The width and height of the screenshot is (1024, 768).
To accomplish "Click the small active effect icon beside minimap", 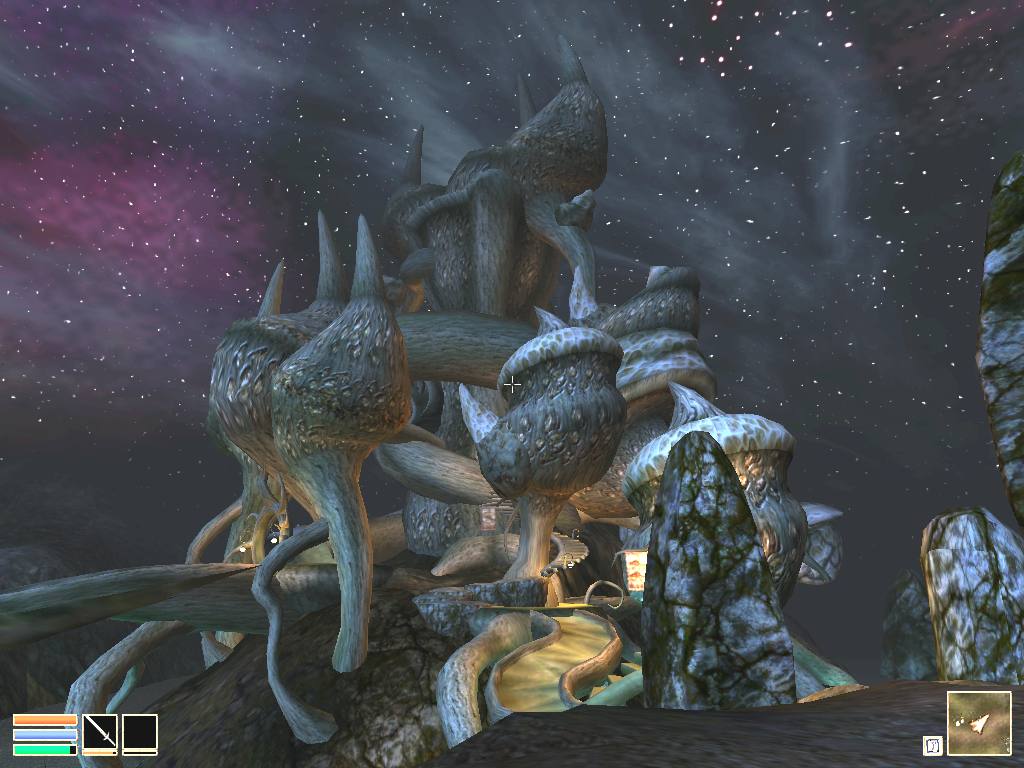I will click(932, 745).
